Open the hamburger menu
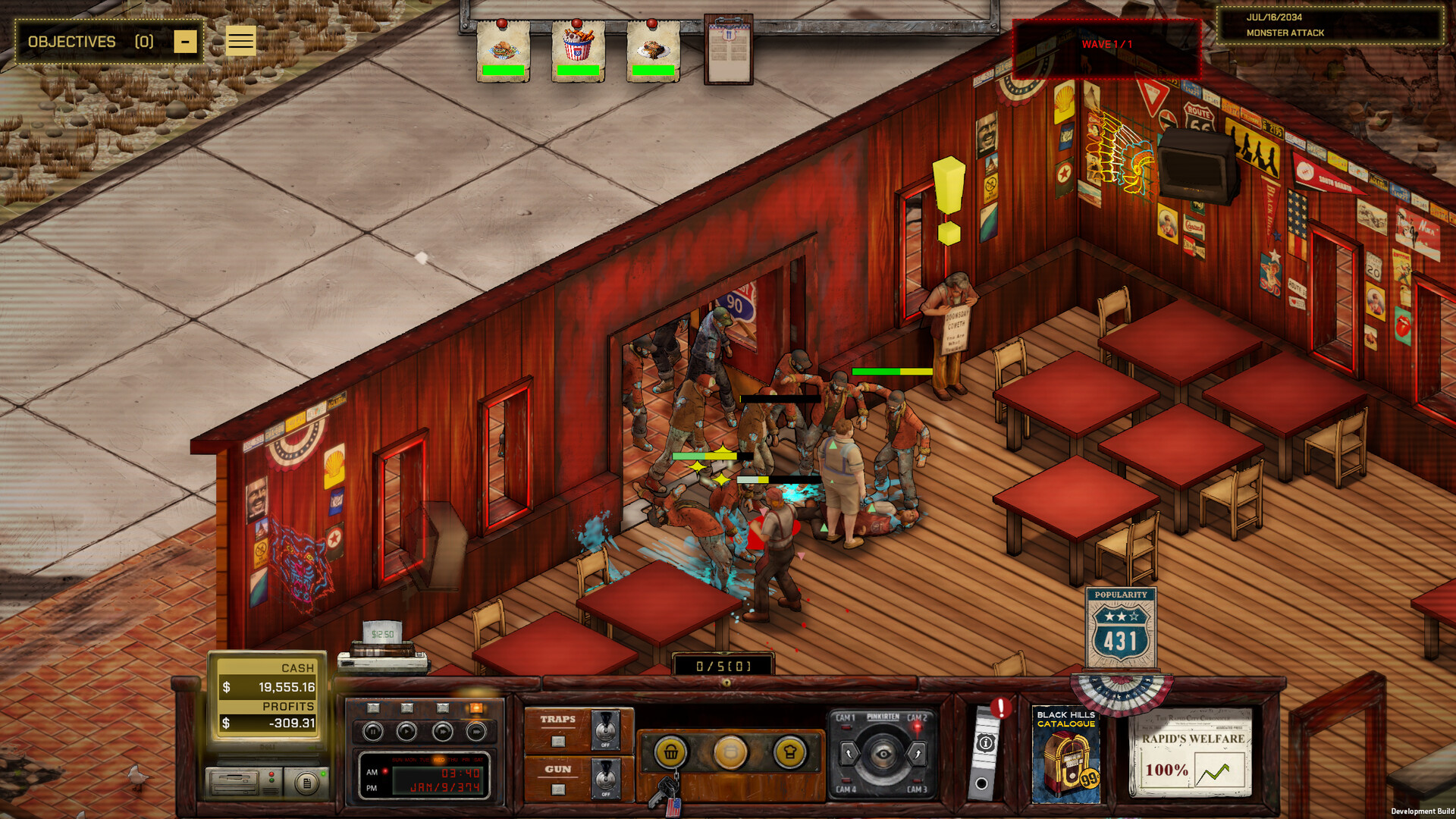The height and width of the screenshot is (819, 1456). [240, 41]
